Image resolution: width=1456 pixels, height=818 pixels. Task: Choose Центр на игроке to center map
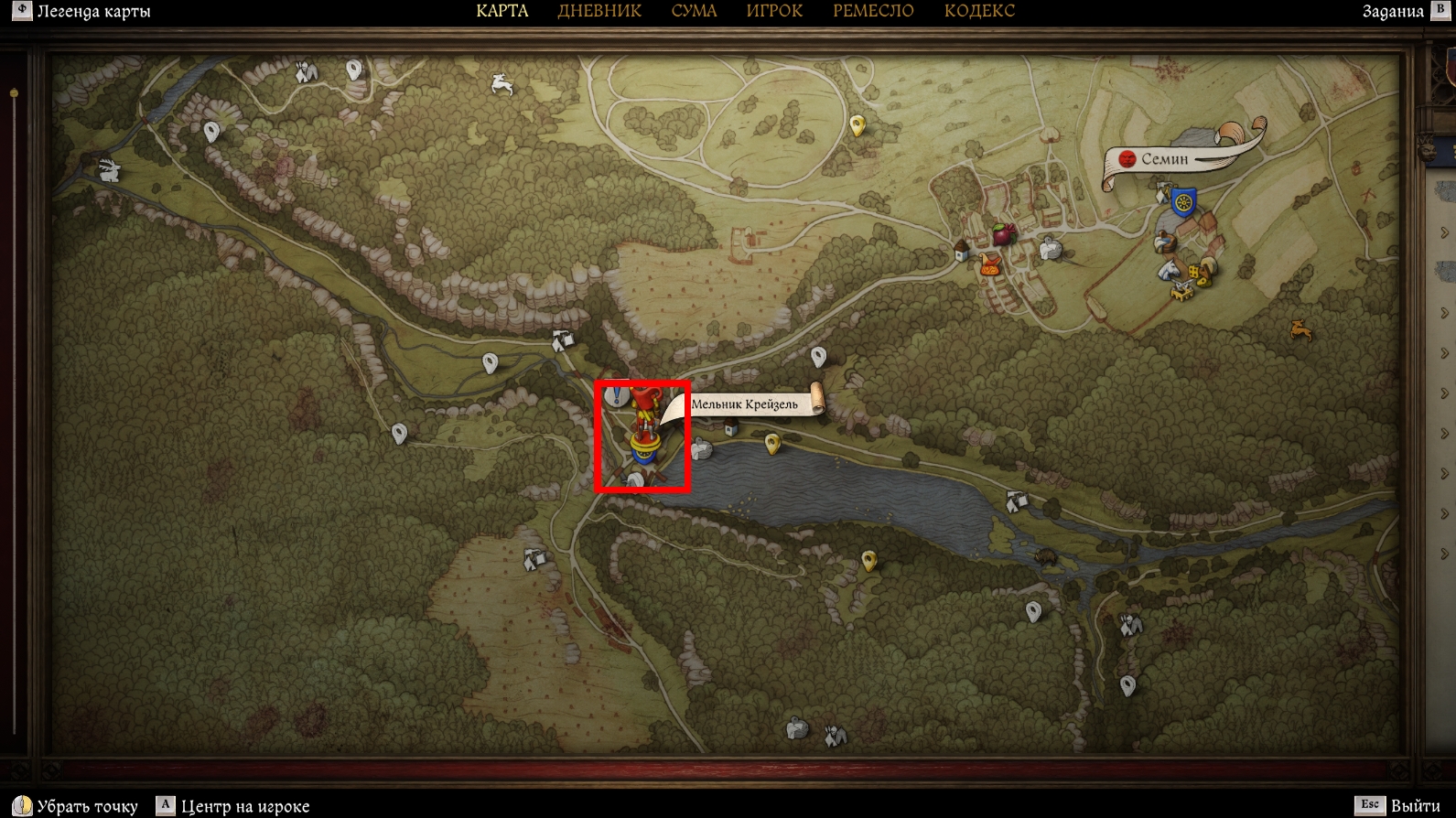tap(244, 806)
